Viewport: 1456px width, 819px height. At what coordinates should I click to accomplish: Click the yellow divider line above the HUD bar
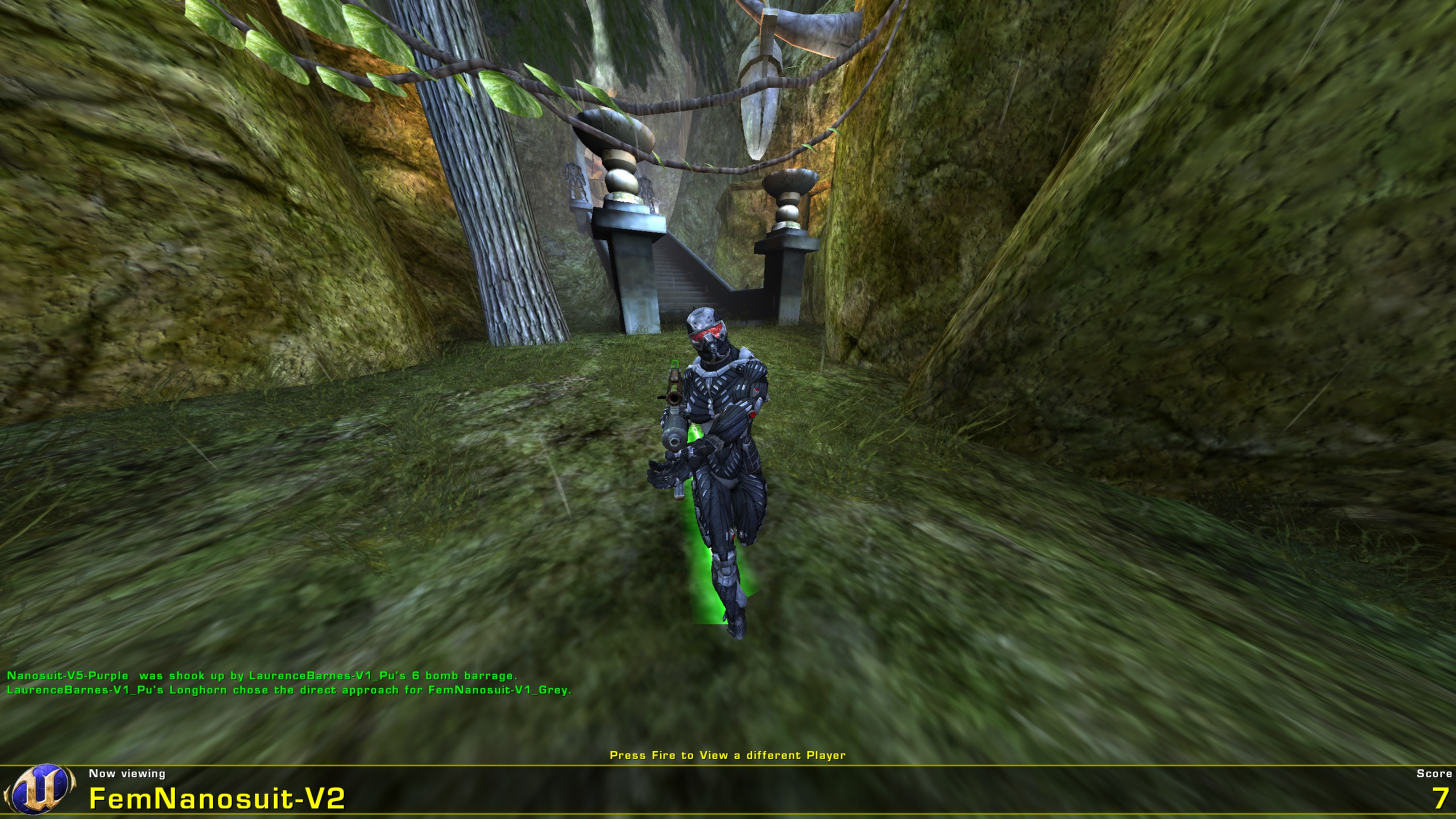(x=728, y=764)
